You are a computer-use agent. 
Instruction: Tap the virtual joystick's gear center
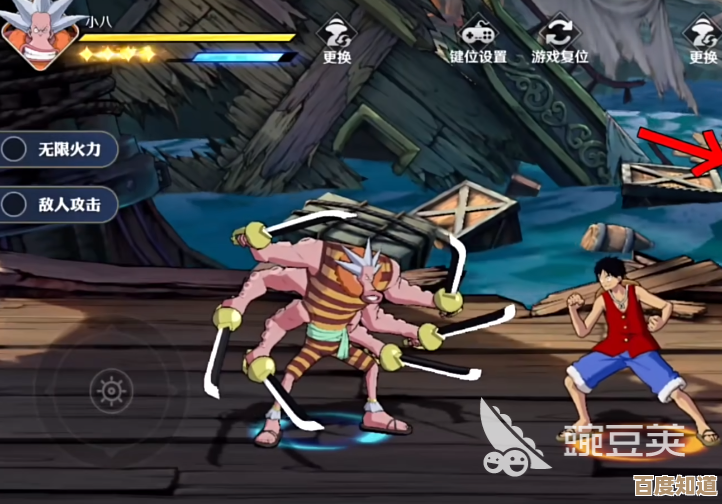click(110, 390)
